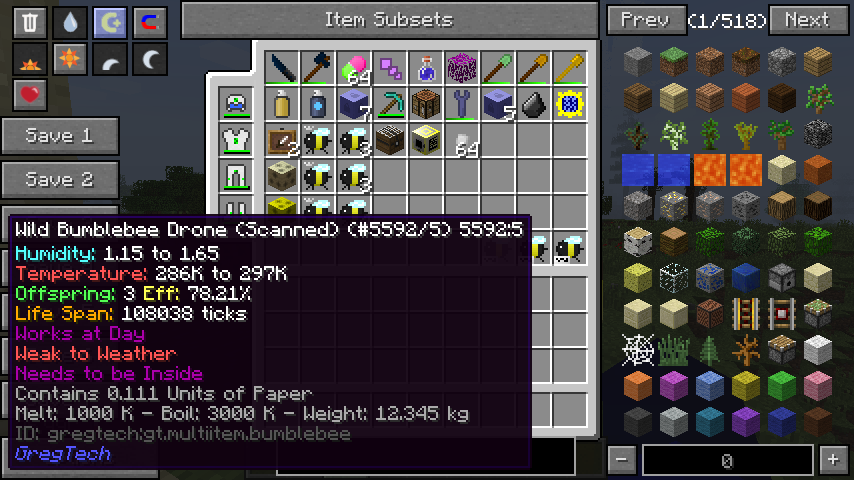854x480 pixels.
Task: Increase item quantity with the plus button
Action: click(x=831, y=460)
